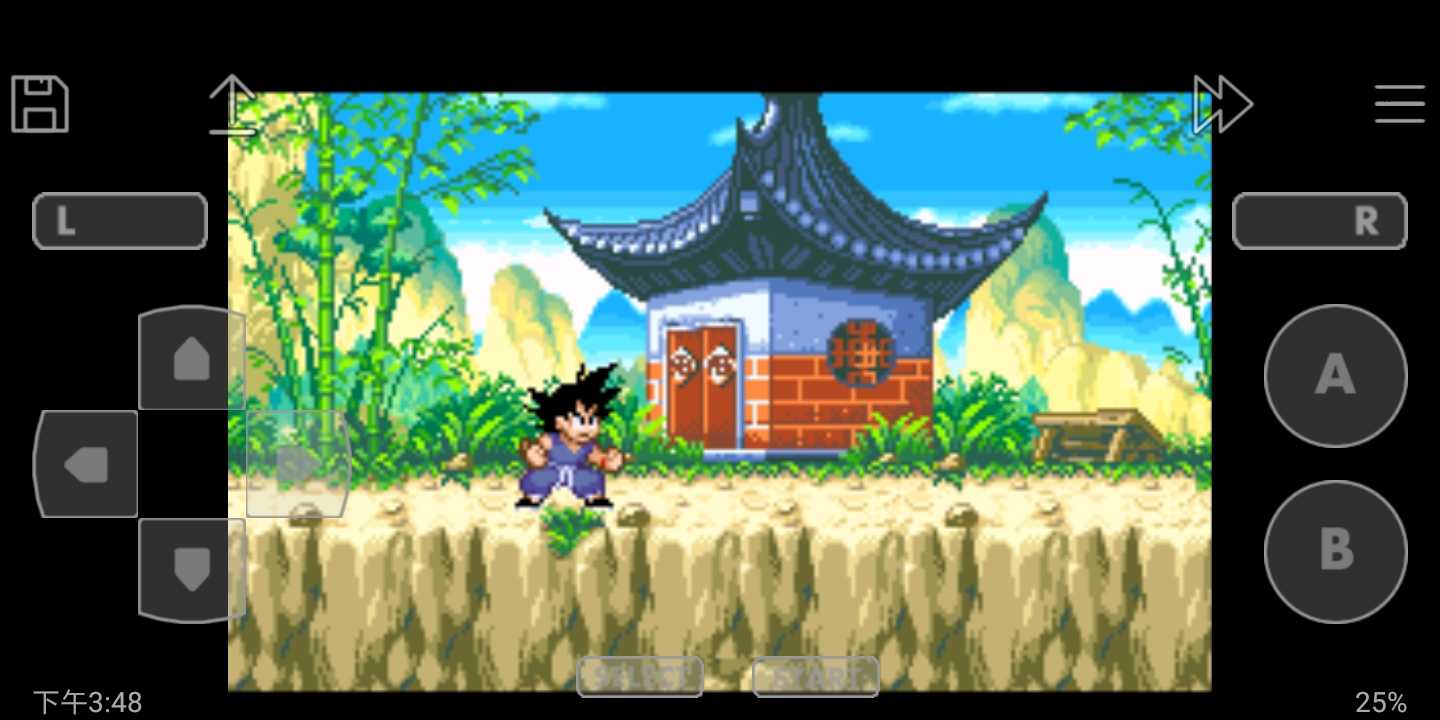
Task: Tap the START button
Action: click(815, 677)
